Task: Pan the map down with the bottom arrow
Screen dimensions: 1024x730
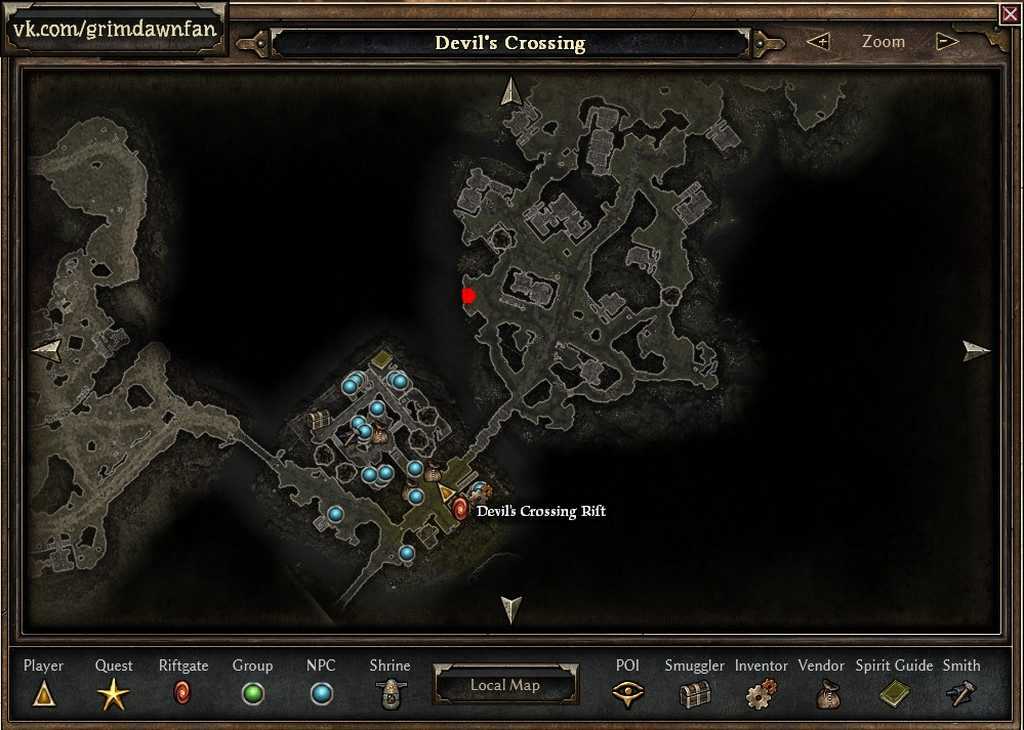Action: tap(511, 608)
